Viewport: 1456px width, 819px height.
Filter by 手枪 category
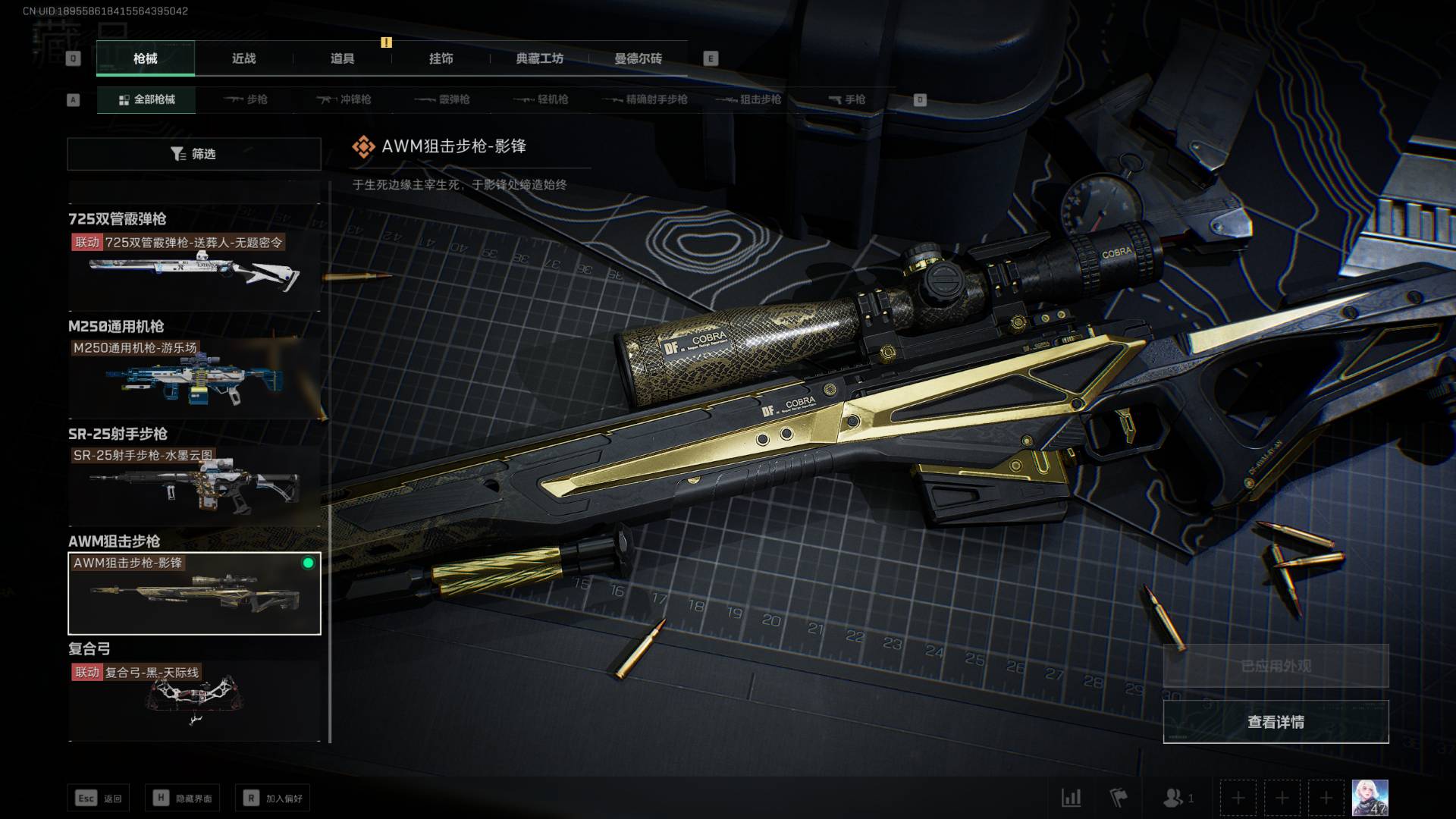click(x=846, y=99)
